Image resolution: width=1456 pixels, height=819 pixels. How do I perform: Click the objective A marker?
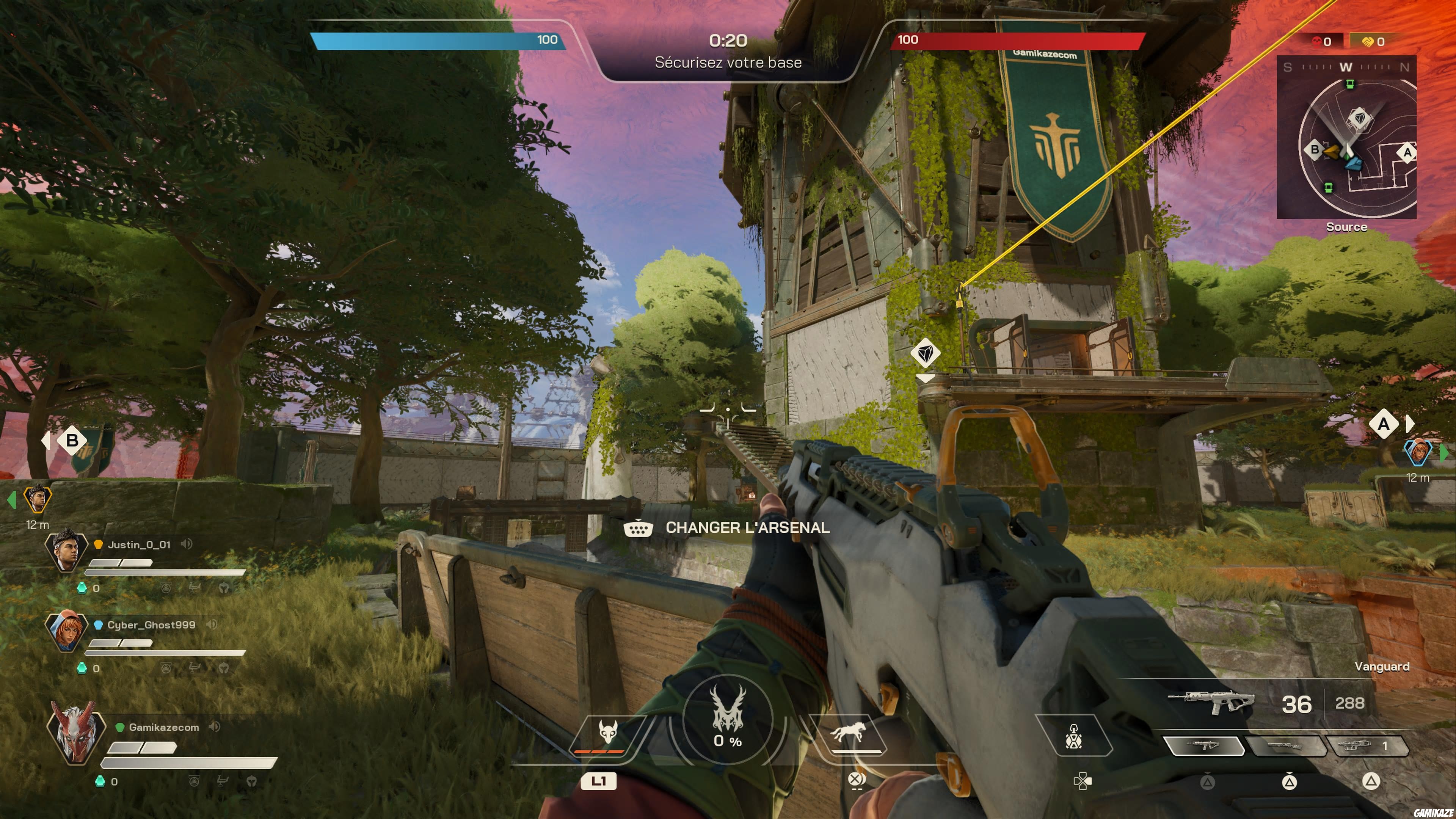point(1383,424)
